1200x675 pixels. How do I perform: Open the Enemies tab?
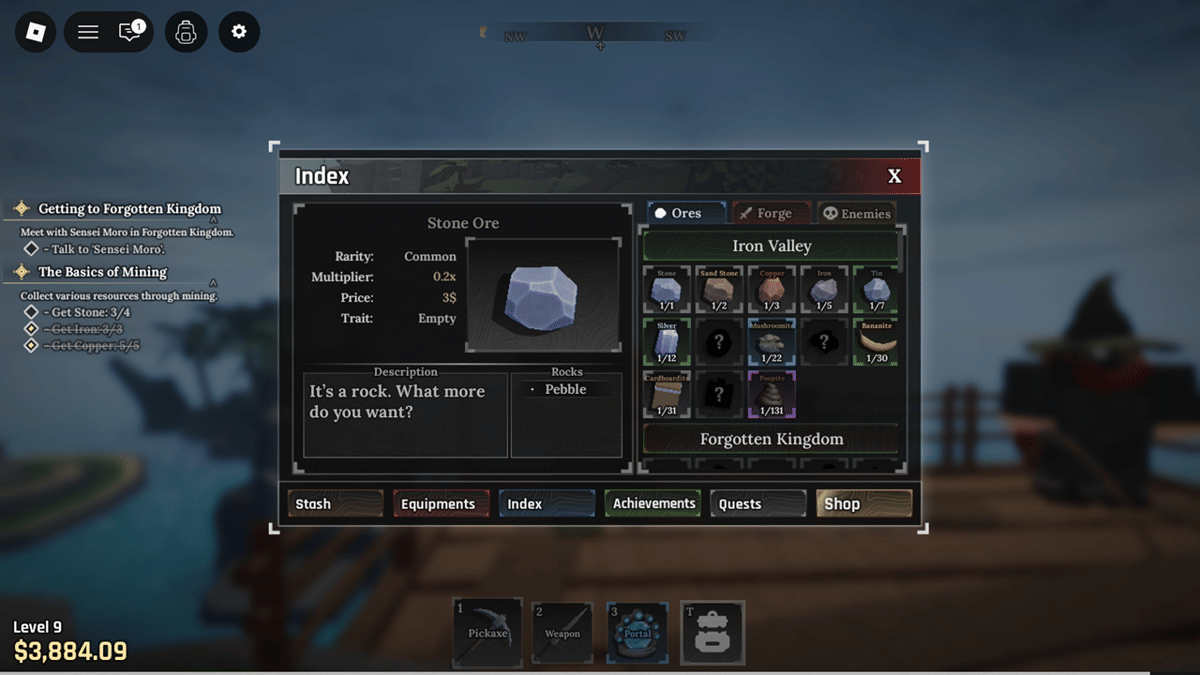(856, 213)
